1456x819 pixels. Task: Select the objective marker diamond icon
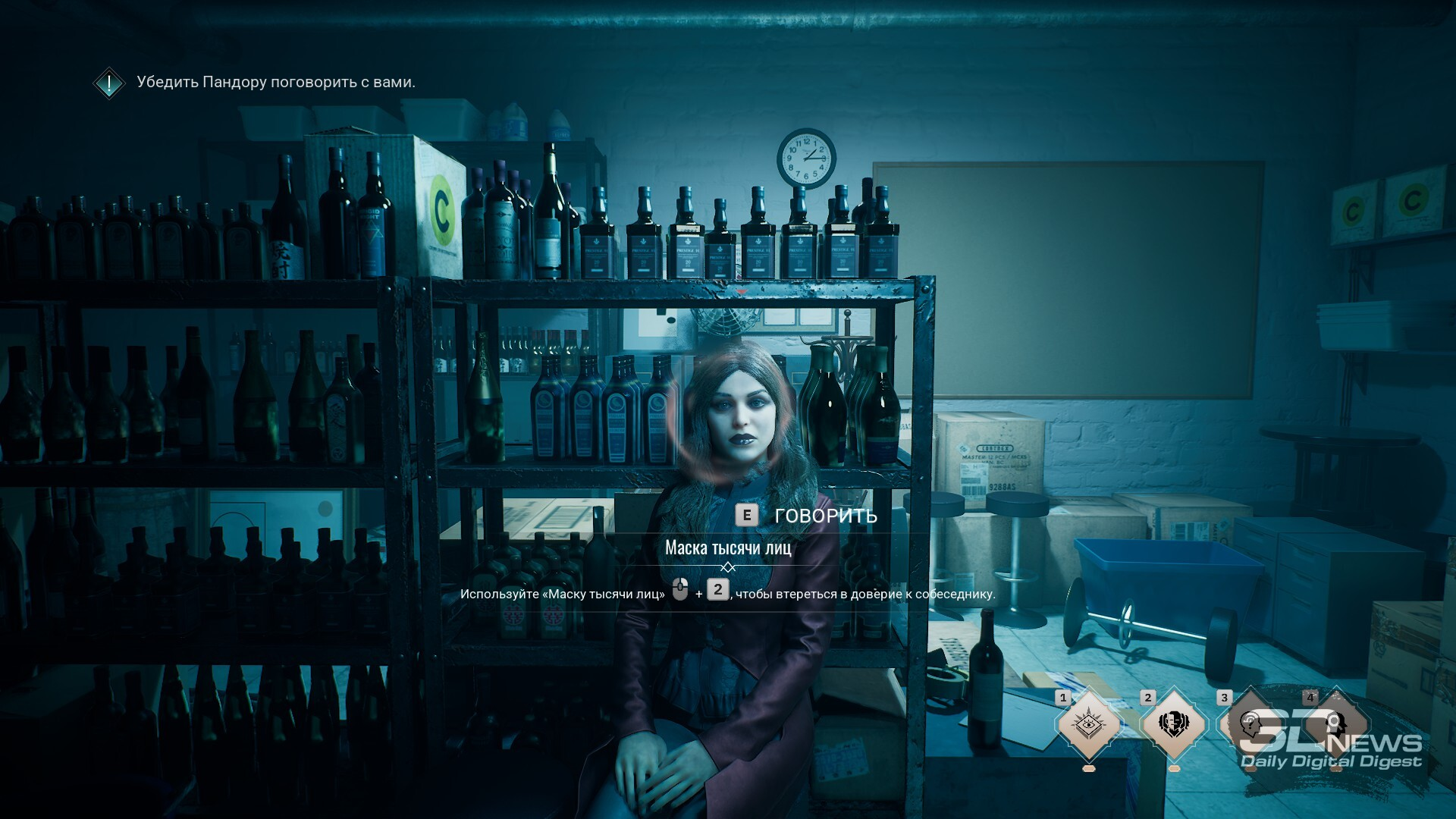(x=109, y=83)
